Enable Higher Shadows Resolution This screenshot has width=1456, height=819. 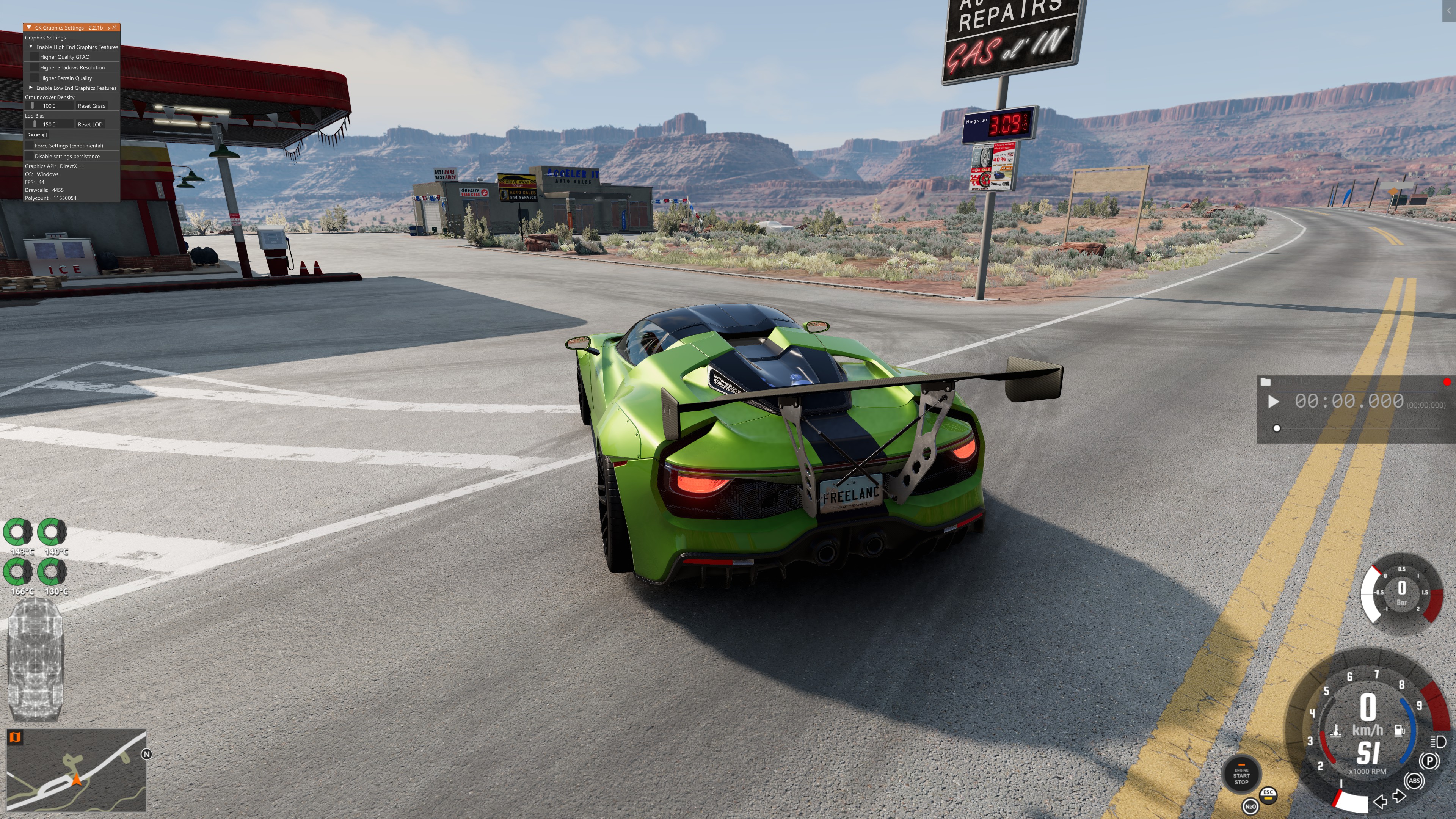35,68
